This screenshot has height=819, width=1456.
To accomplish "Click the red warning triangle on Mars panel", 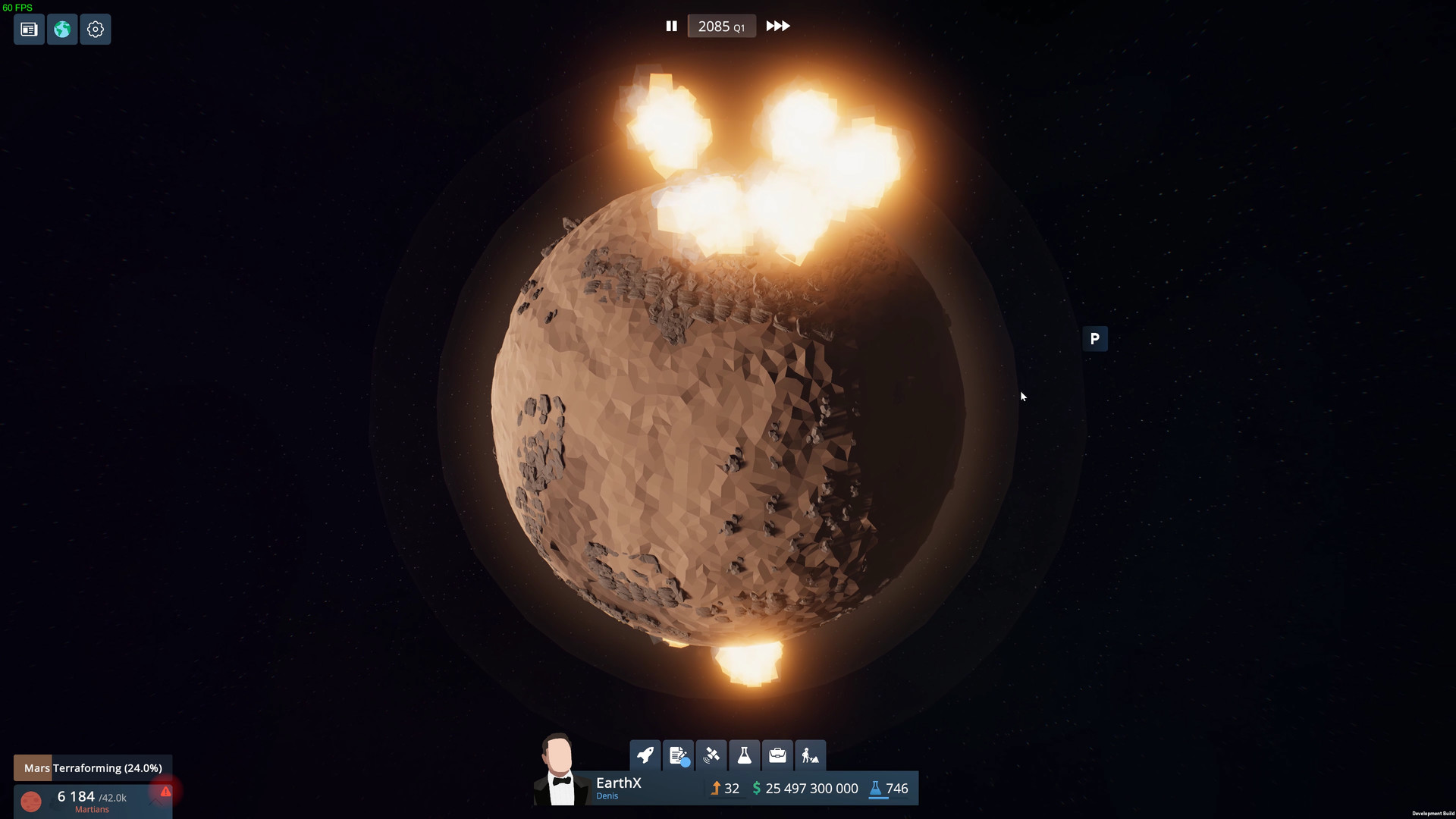I will point(165,792).
